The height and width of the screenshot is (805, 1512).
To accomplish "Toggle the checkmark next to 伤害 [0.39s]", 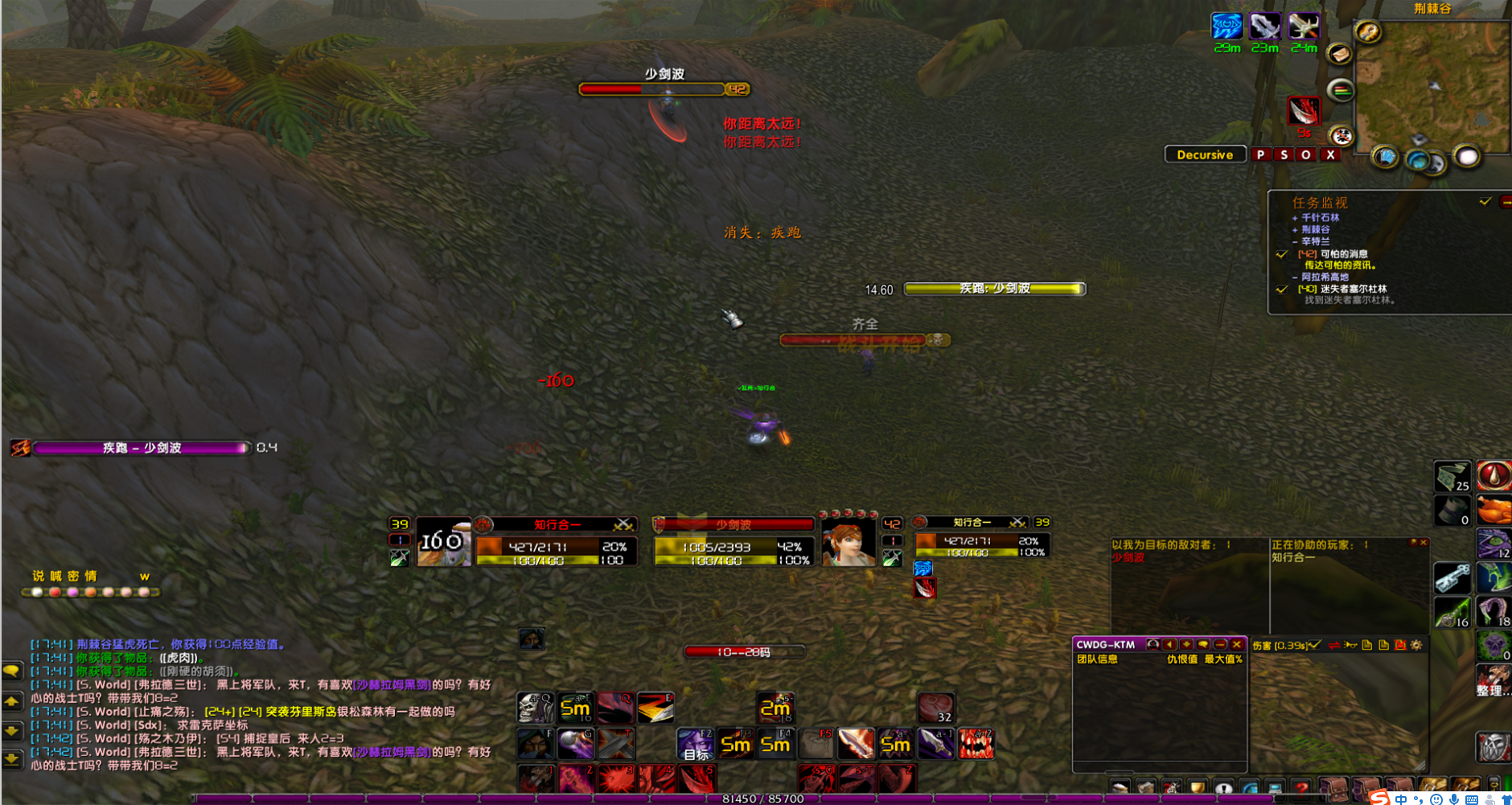I will [1314, 644].
